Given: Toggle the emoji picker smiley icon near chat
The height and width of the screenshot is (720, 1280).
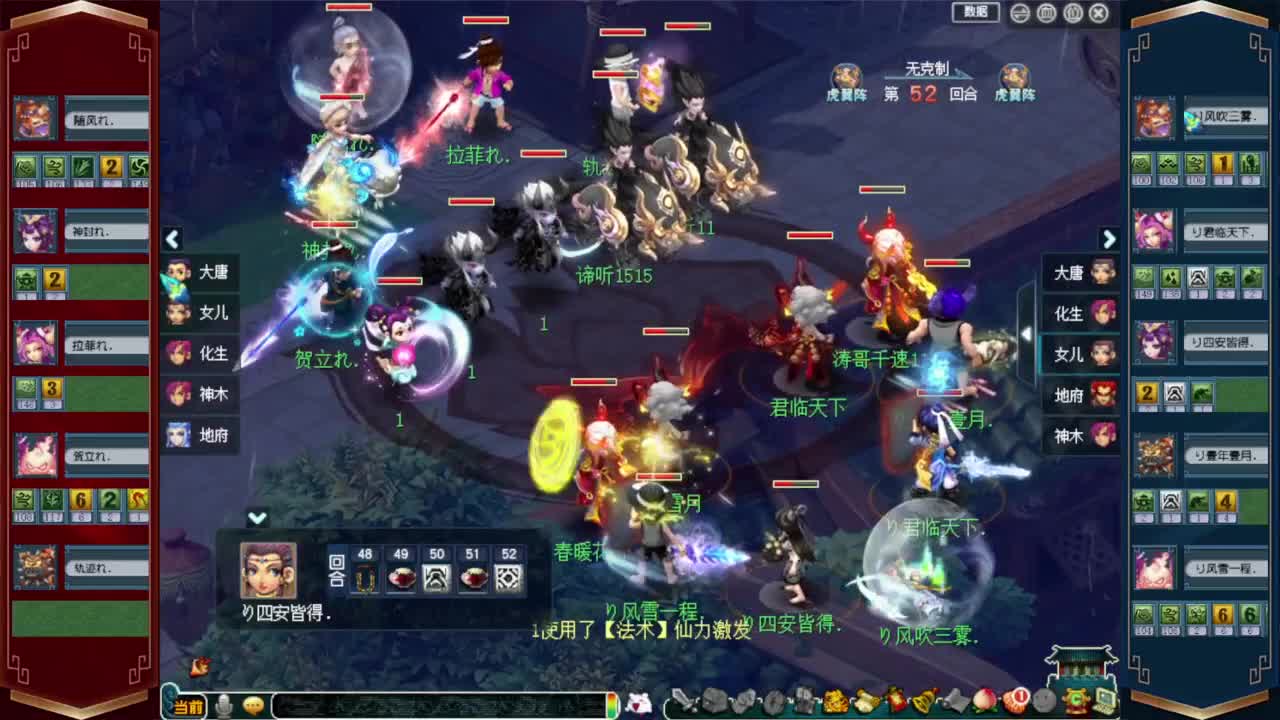Looking at the screenshot, I should [x=252, y=705].
